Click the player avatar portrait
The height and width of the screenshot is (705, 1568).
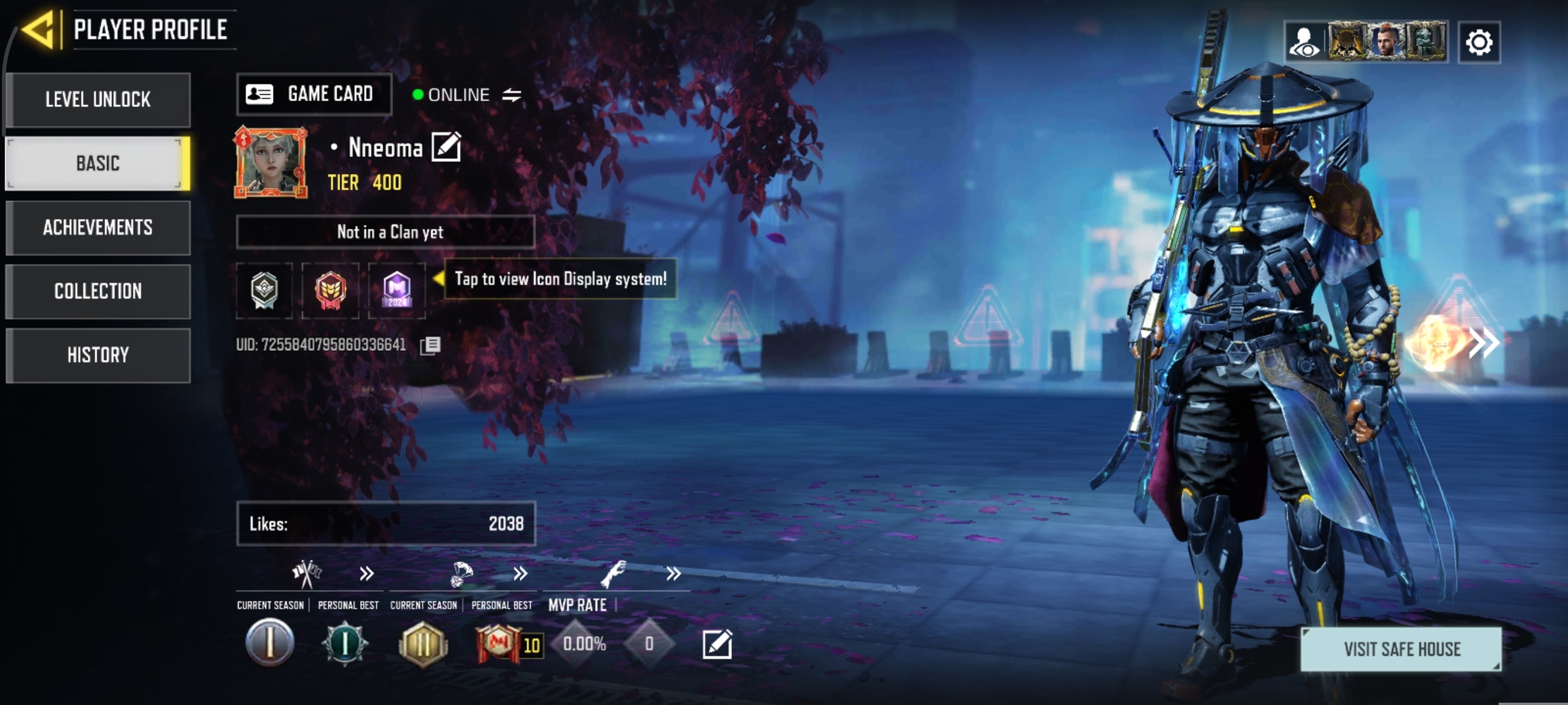coord(271,163)
